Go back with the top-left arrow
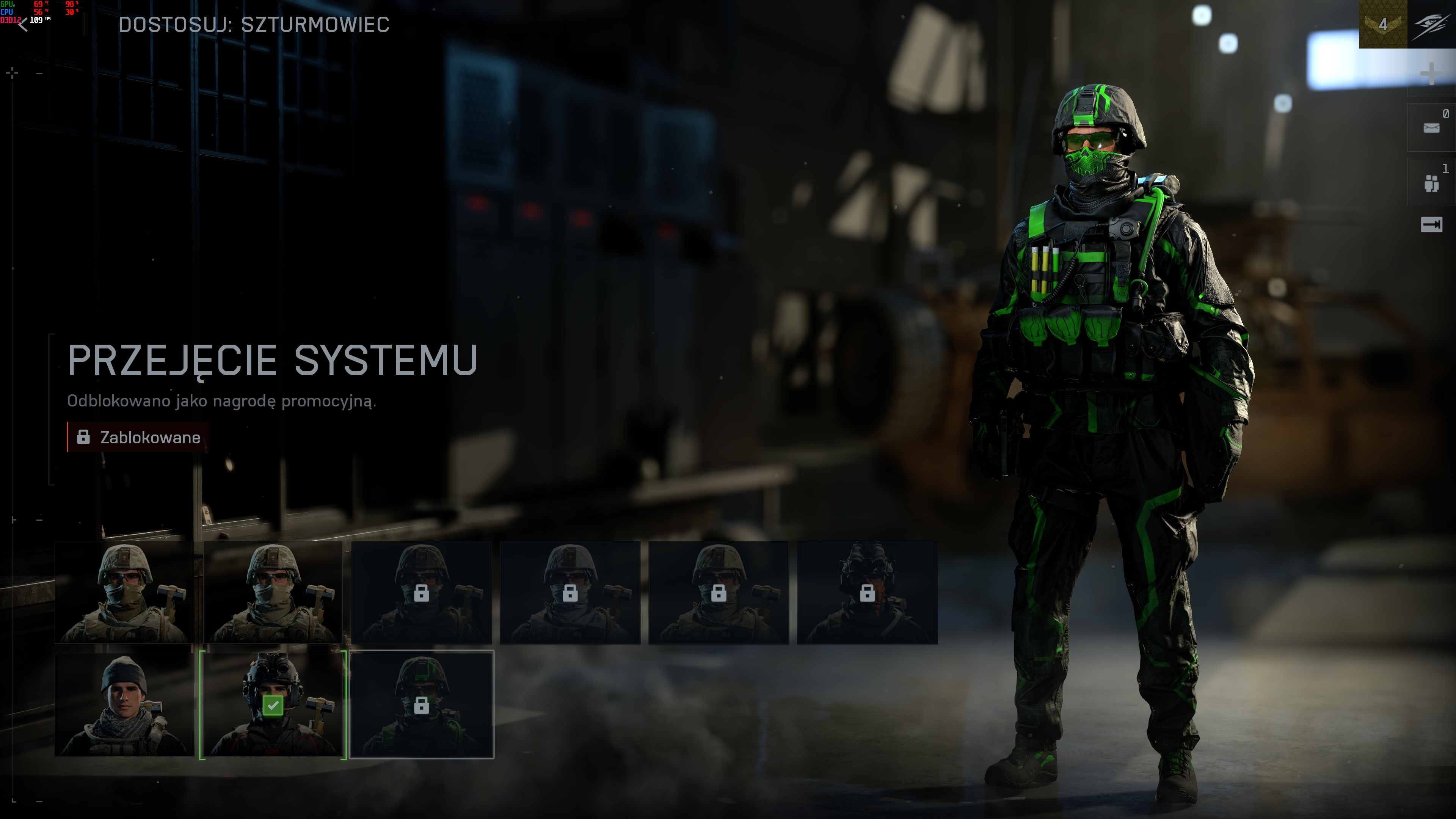 click(x=23, y=24)
